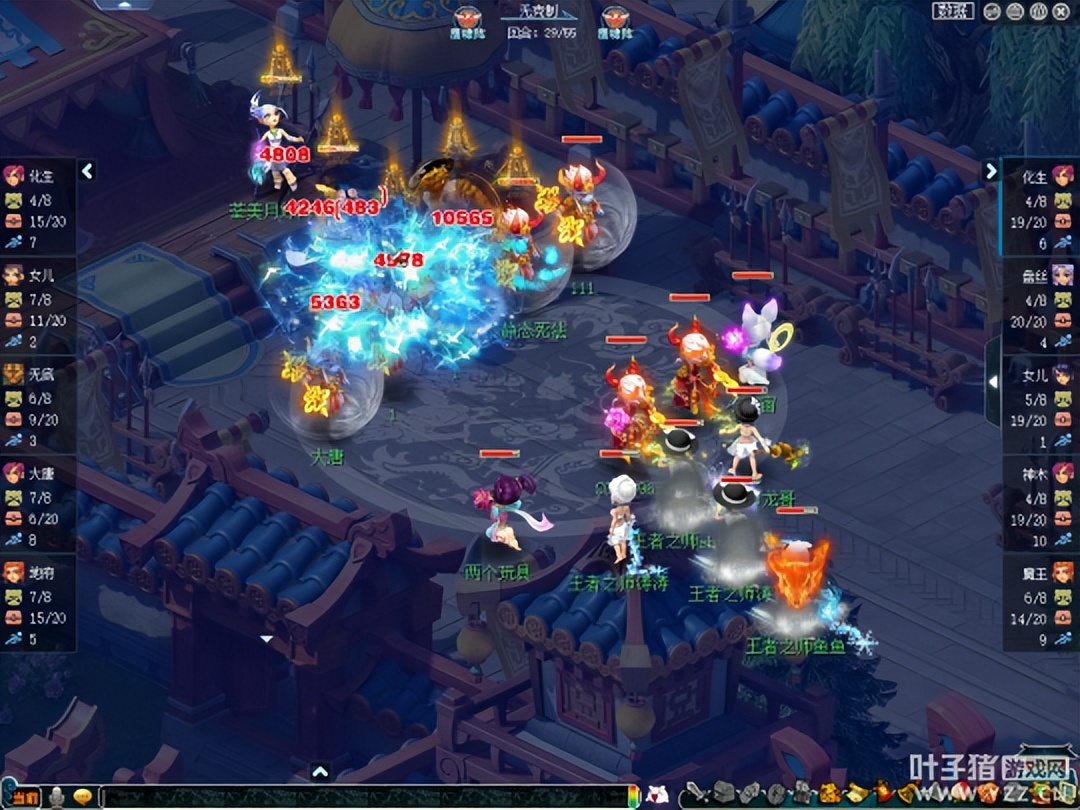Click the small side tab on the right edge
1080x810 pixels.
pyautogui.click(x=992, y=381)
